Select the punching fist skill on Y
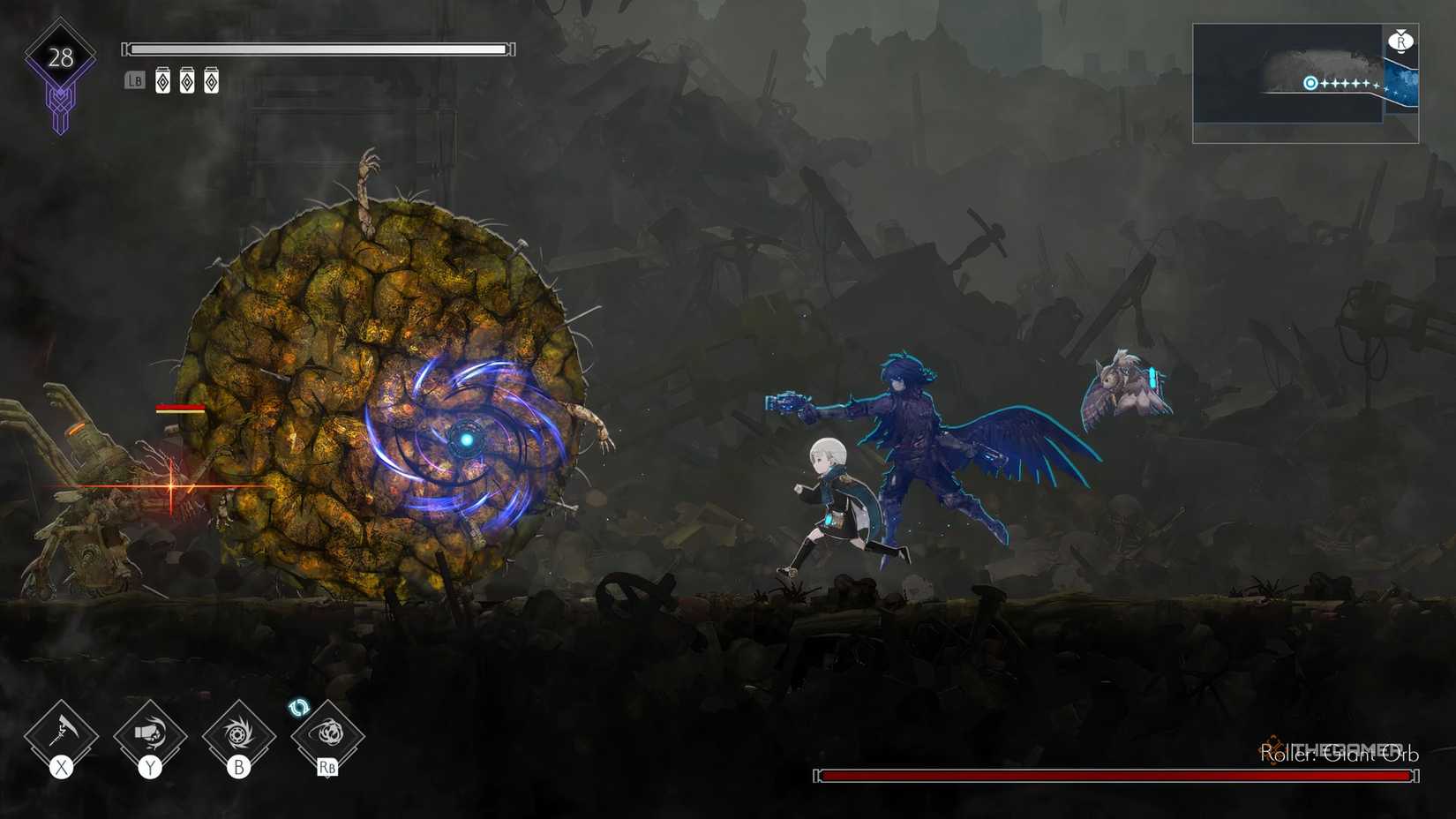This screenshot has height=819, width=1456. pyautogui.click(x=150, y=733)
